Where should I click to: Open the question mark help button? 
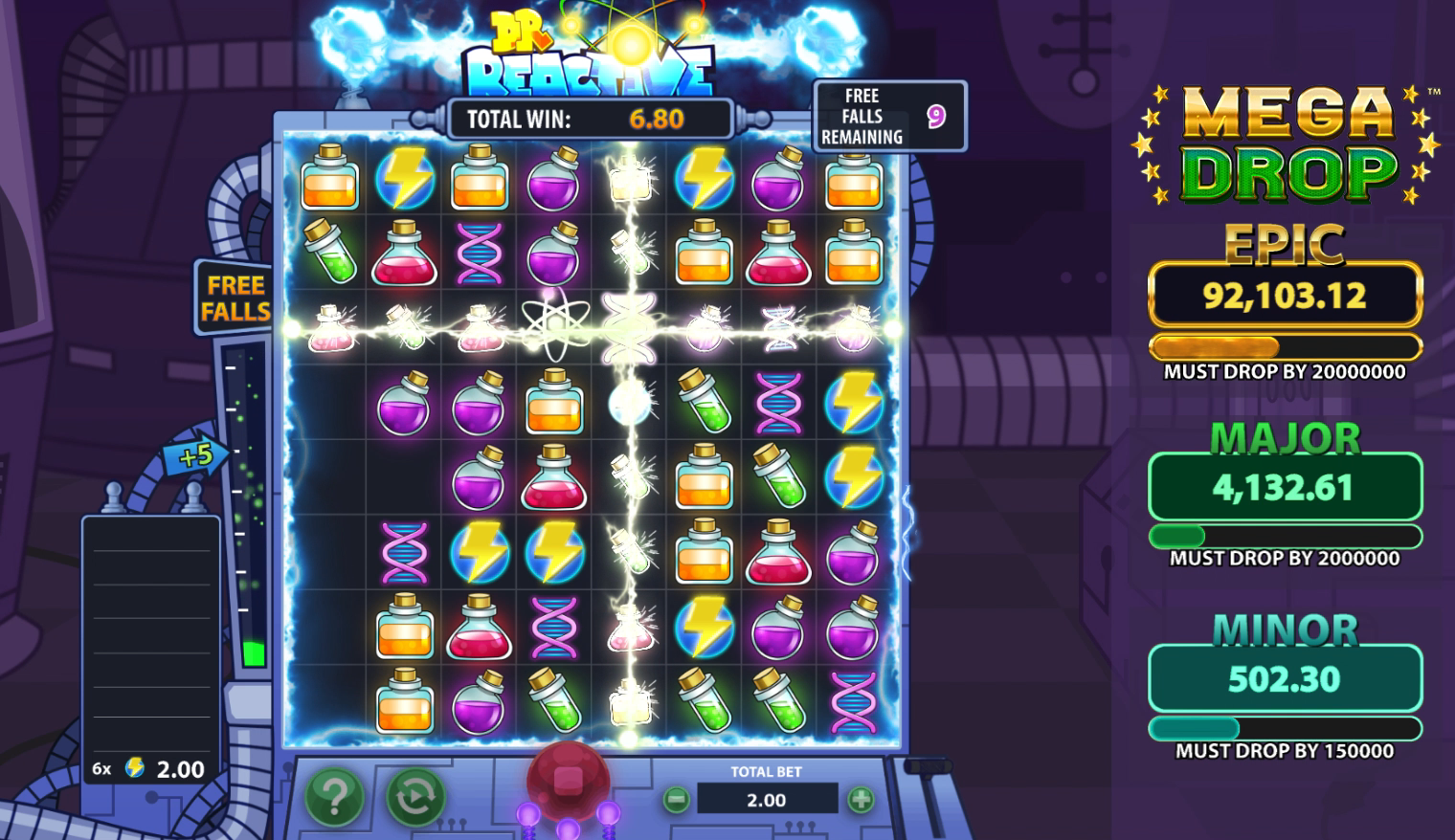[x=334, y=796]
